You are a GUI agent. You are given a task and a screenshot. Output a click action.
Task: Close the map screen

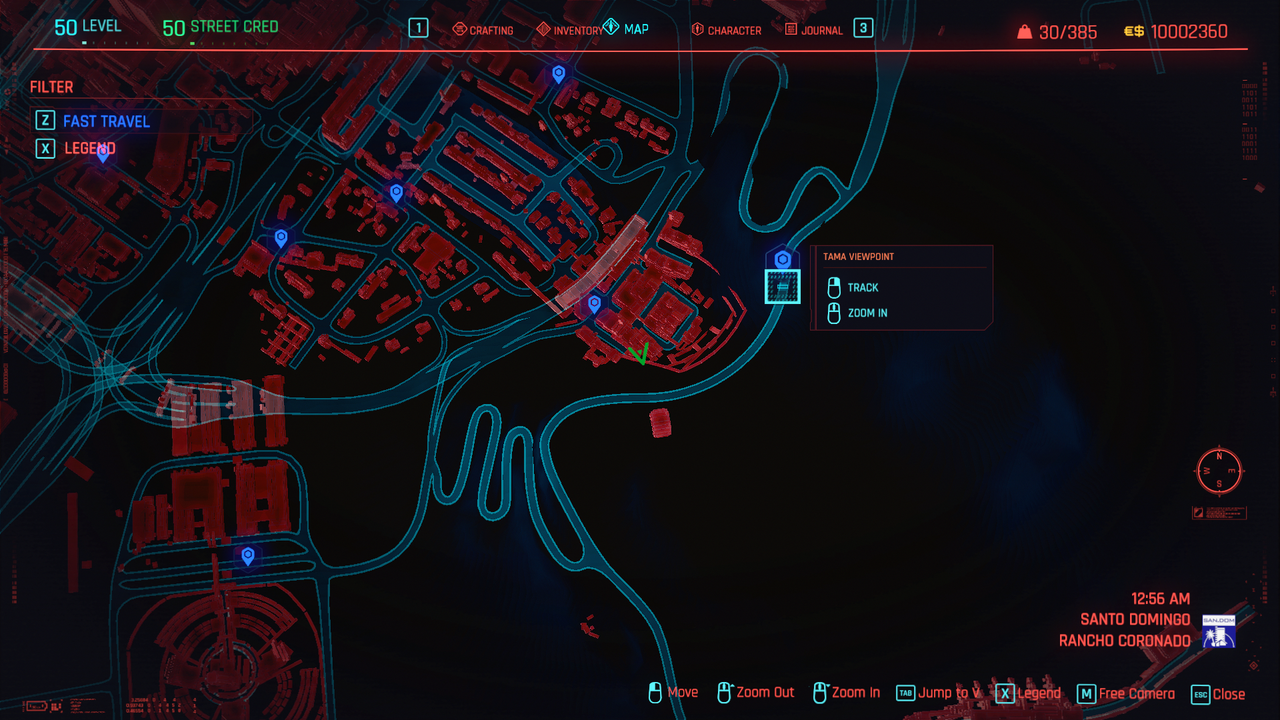[1218, 694]
